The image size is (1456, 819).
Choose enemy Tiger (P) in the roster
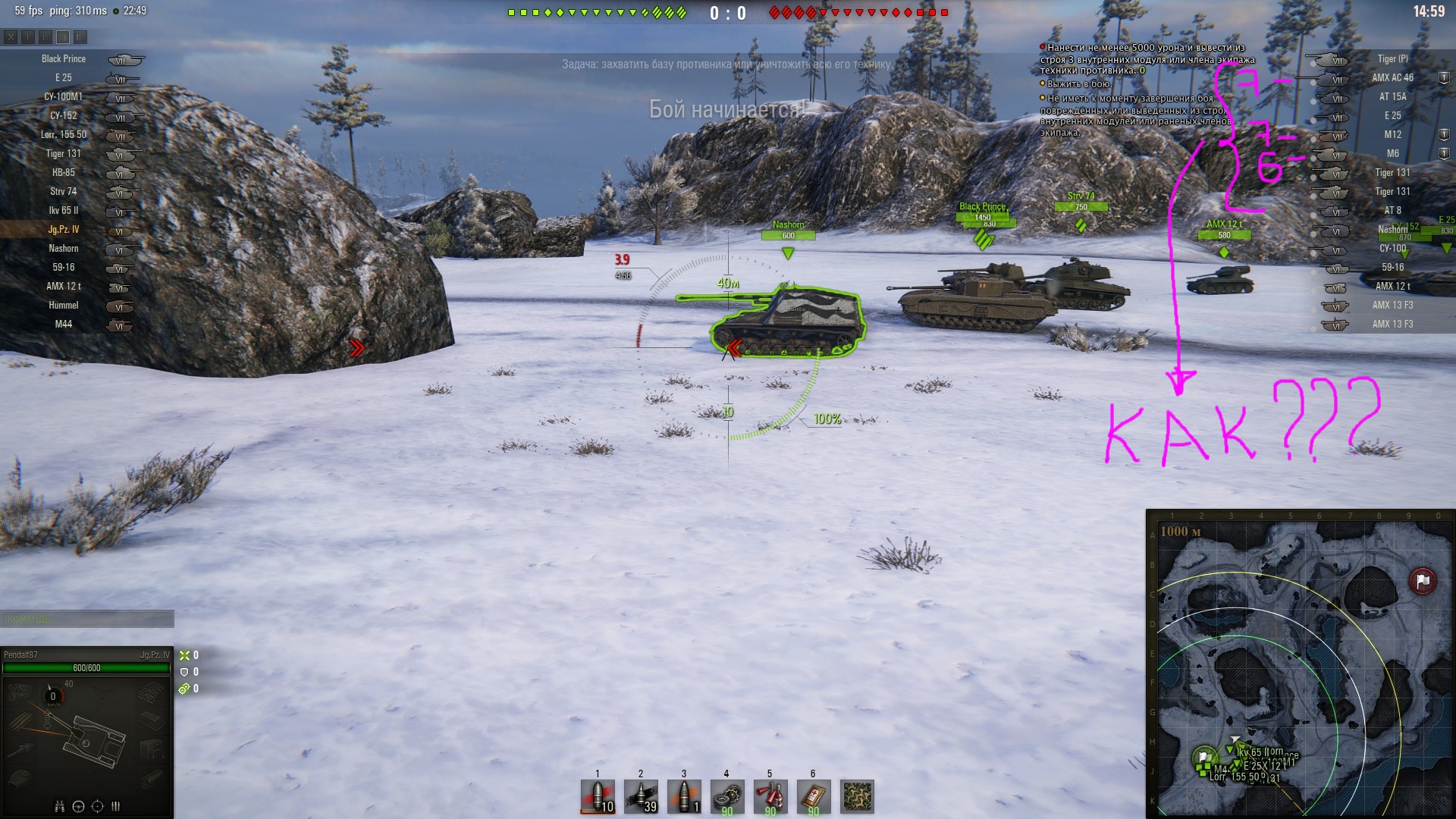[x=1392, y=59]
